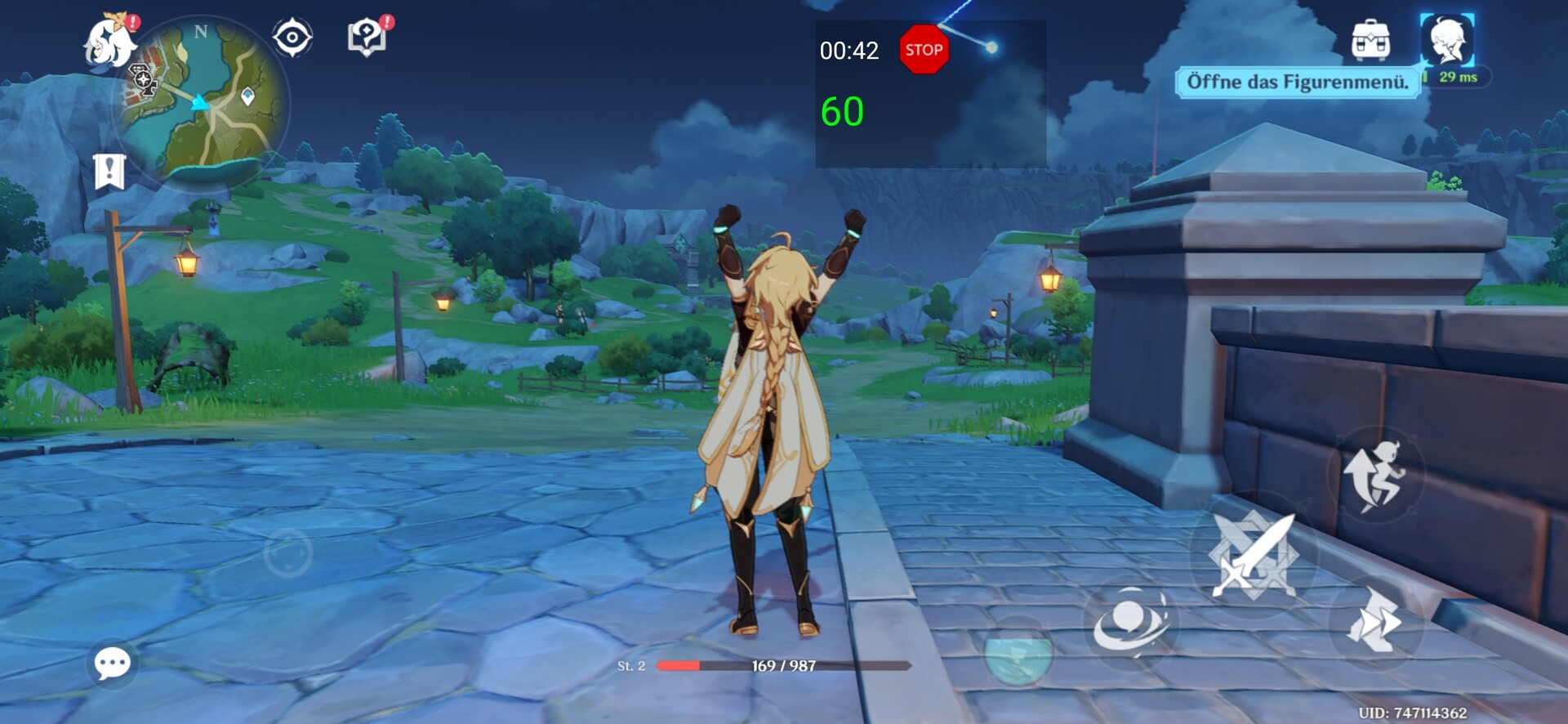The height and width of the screenshot is (724, 1568).
Task: Tap the virtual movement joystick
Action: point(288,553)
